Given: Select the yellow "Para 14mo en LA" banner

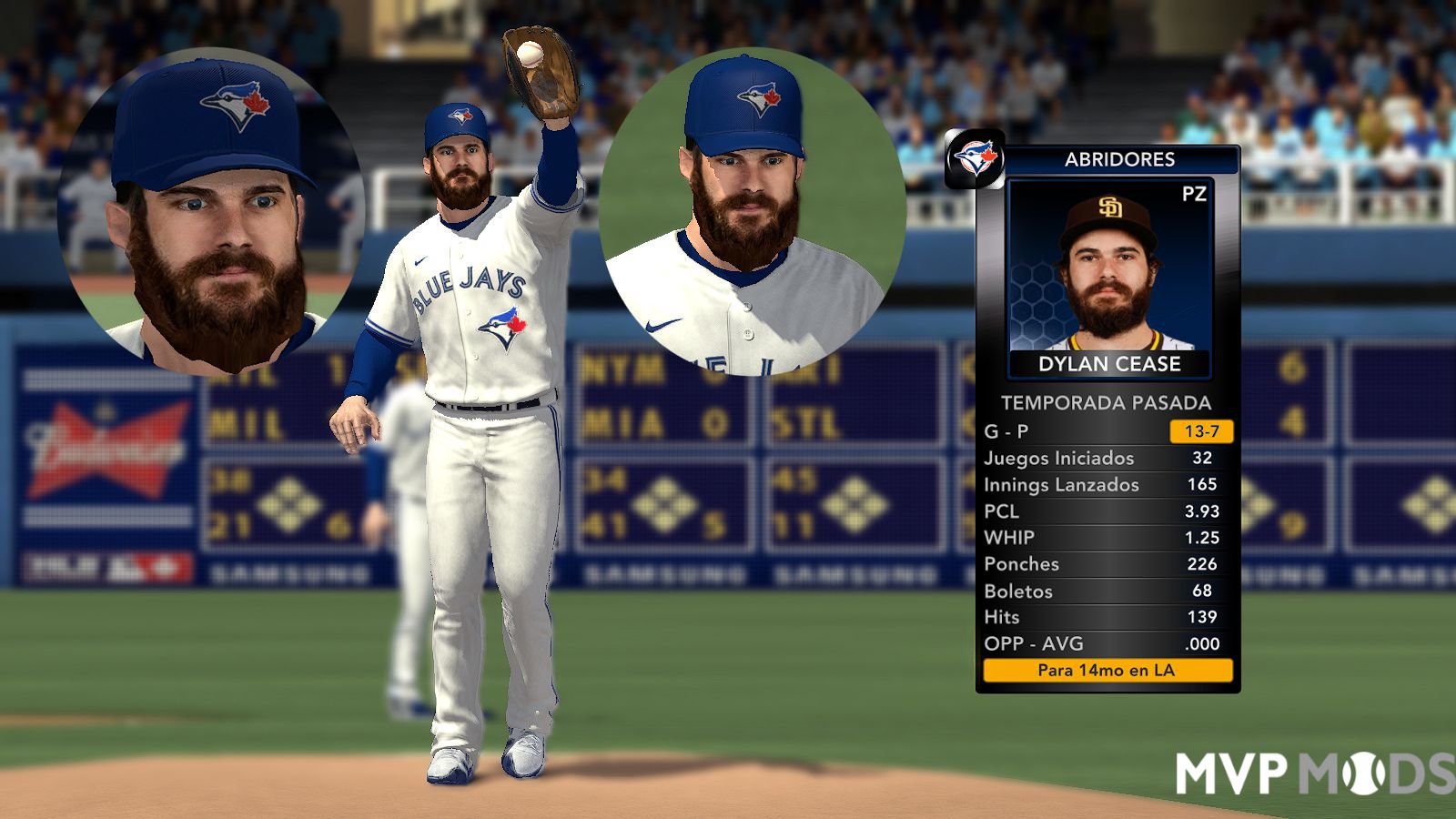Looking at the screenshot, I should click(x=1107, y=671).
